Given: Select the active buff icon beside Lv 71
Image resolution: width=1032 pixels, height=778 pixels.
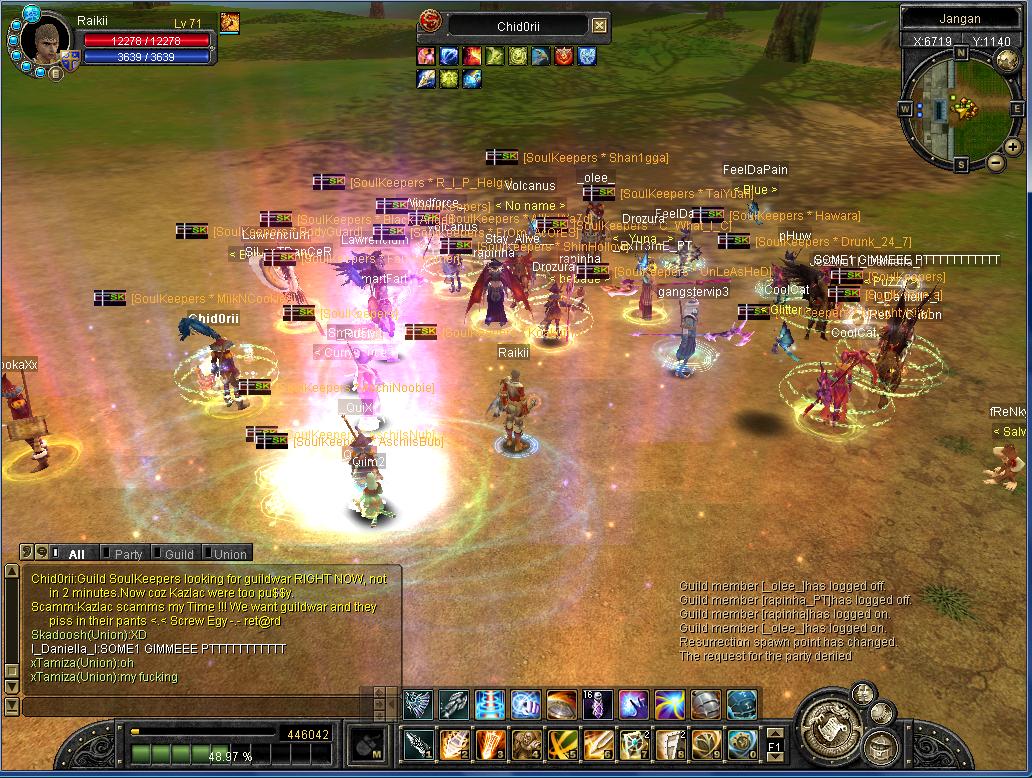Looking at the screenshot, I should (x=229, y=22).
